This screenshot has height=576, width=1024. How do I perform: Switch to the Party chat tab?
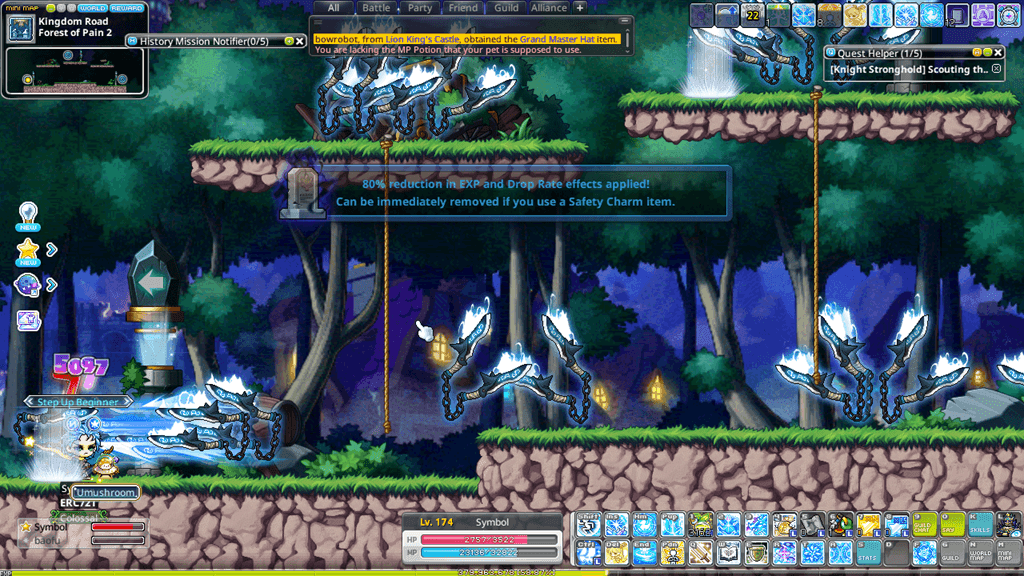[x=420, y=8]
